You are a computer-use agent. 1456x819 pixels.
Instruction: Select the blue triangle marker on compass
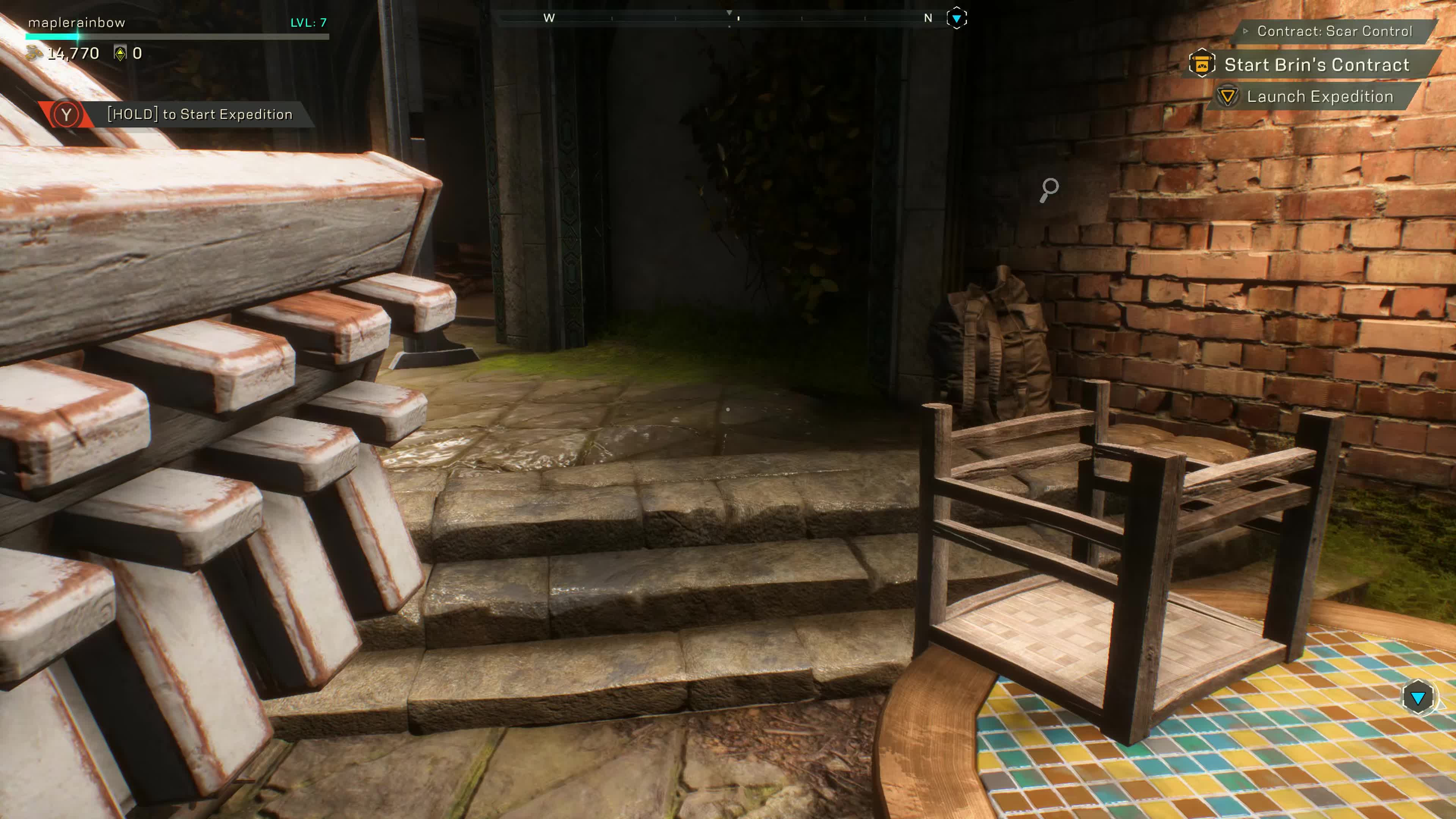[x=956, y=19]
